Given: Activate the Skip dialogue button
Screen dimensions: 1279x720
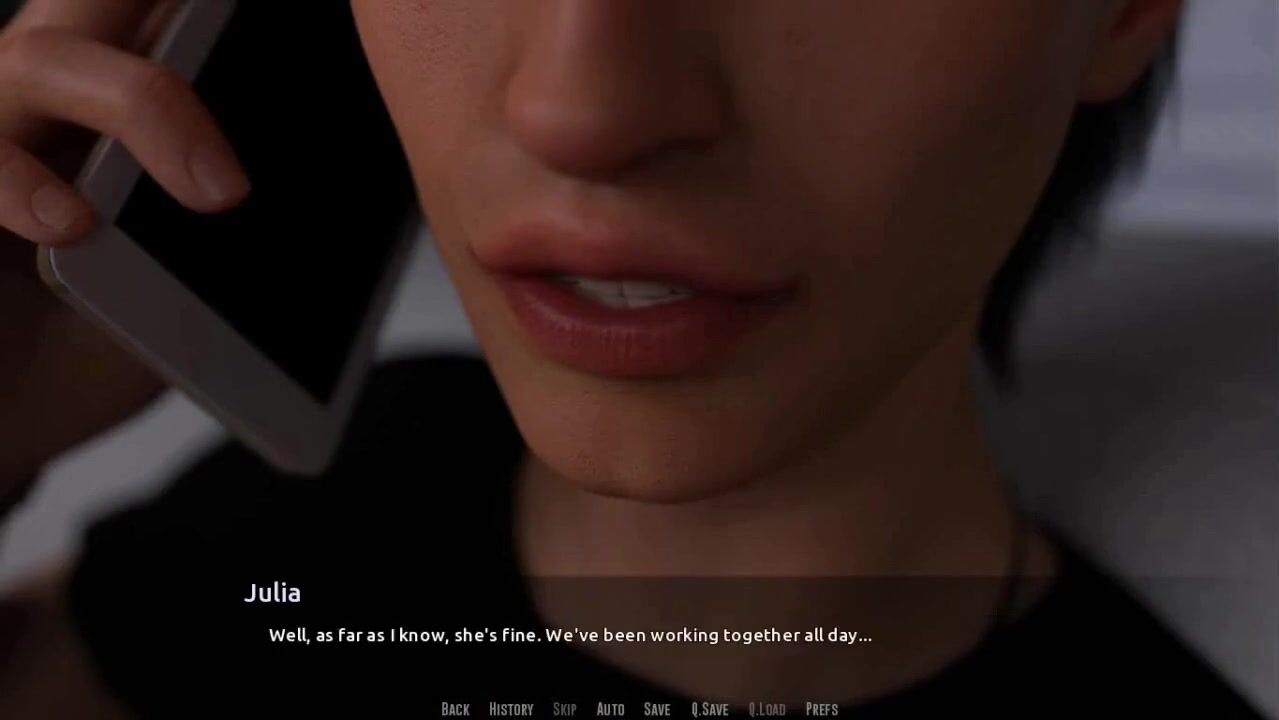Looking at the screenshot, I should 564,709.
